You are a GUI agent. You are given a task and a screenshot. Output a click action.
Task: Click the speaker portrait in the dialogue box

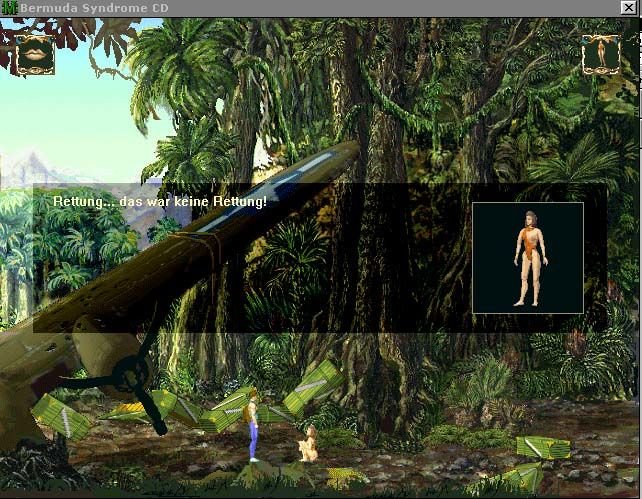click(x=527, y=258)
